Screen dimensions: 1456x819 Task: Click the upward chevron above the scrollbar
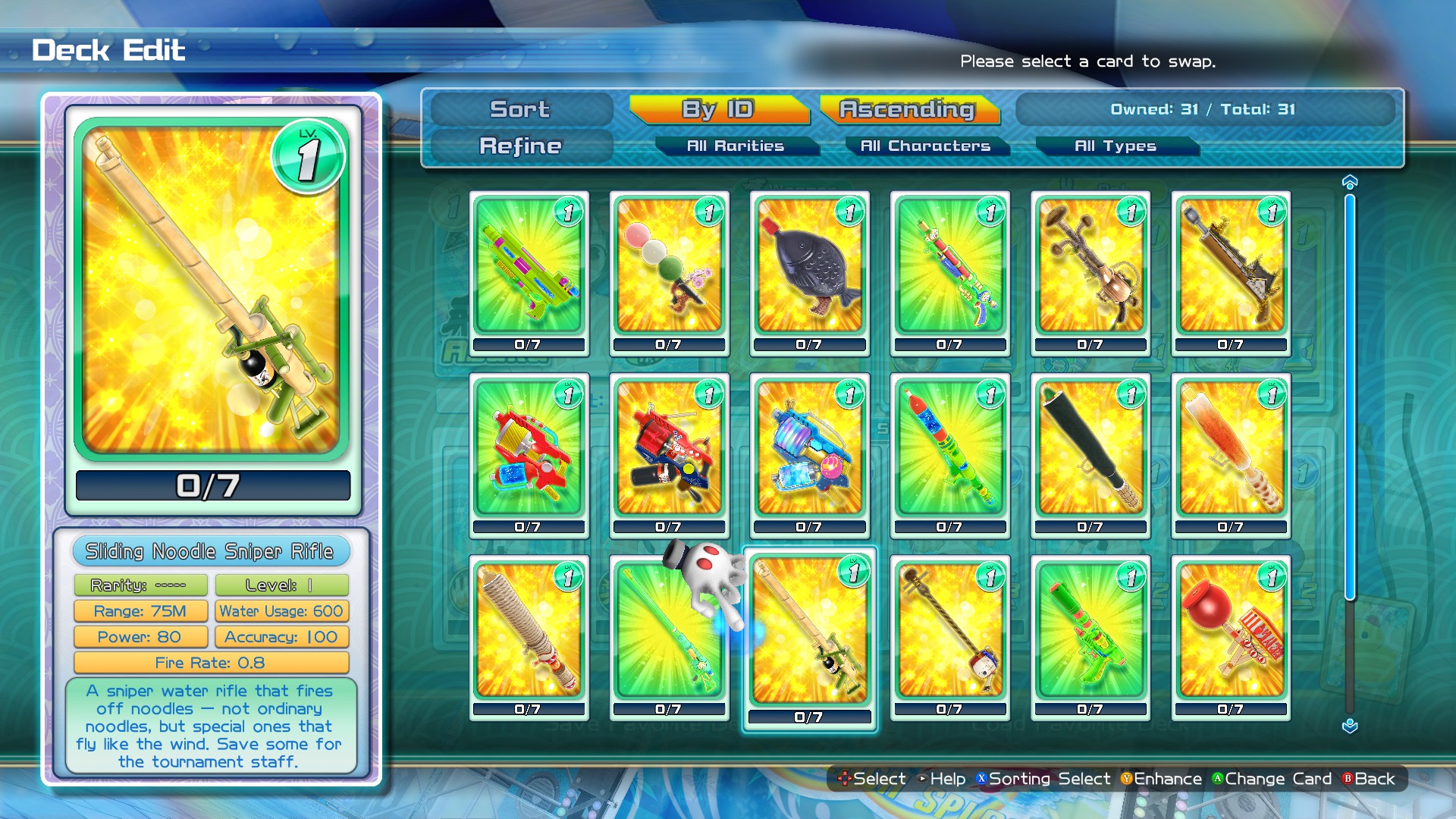[1349, 180]
